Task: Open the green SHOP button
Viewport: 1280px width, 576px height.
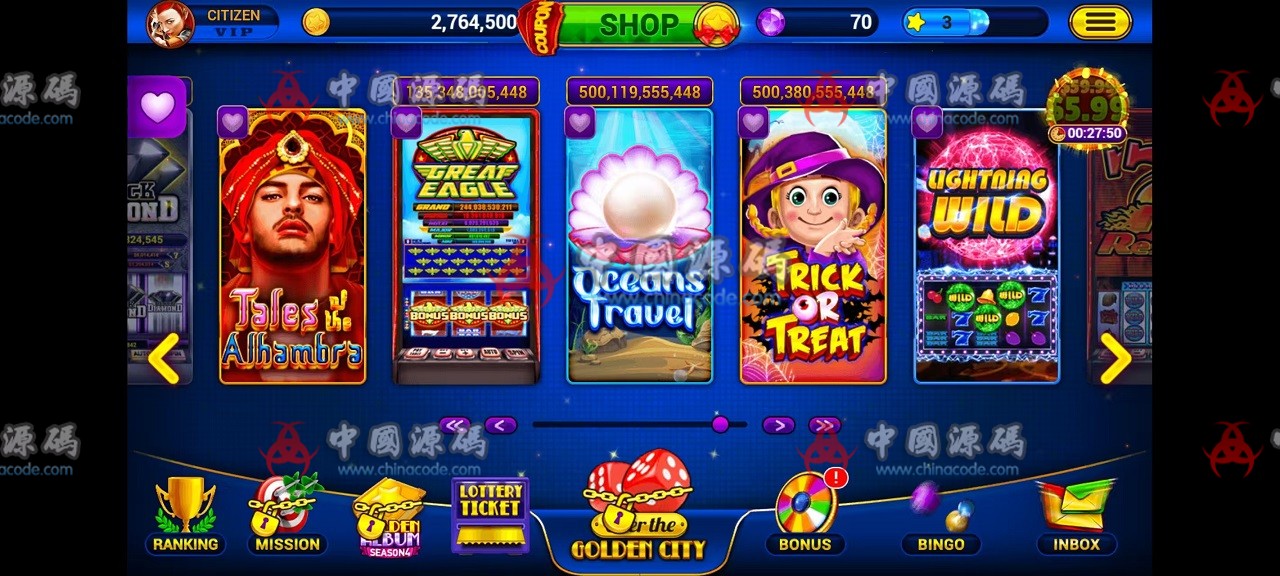Action: 637,24
